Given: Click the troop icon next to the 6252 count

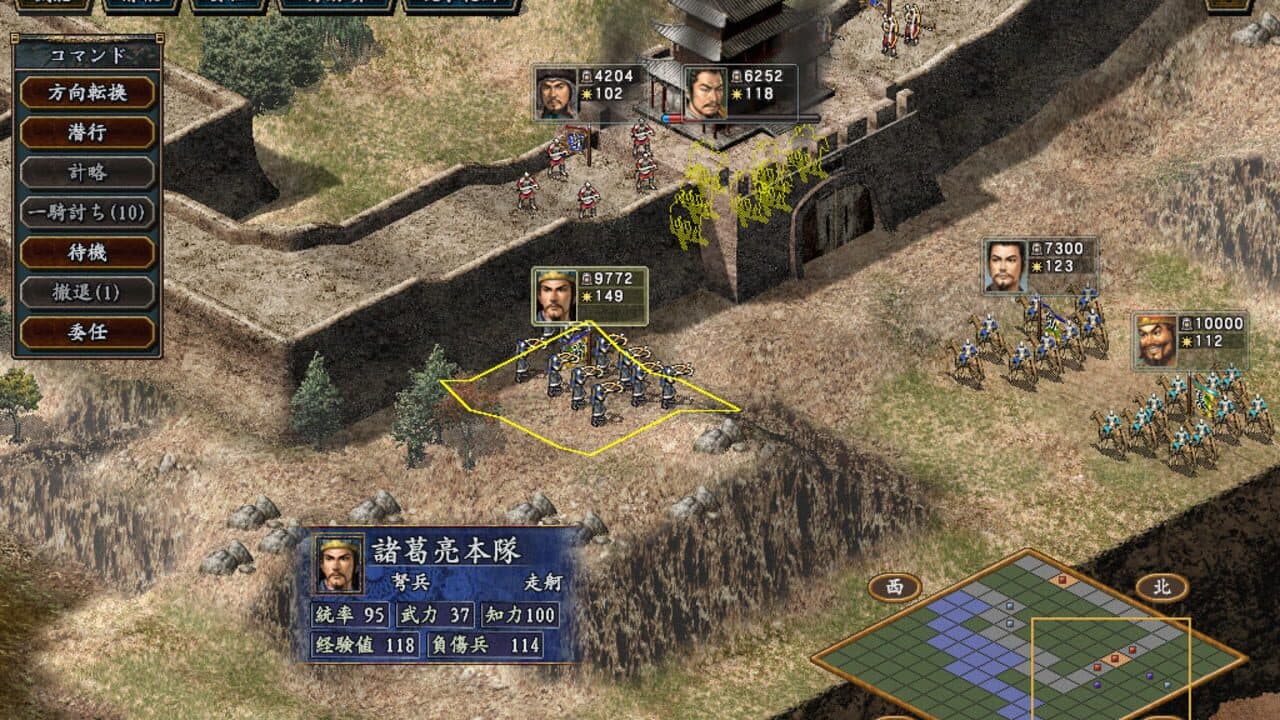Looking at the screenshot, I should (x=735, y=76).
